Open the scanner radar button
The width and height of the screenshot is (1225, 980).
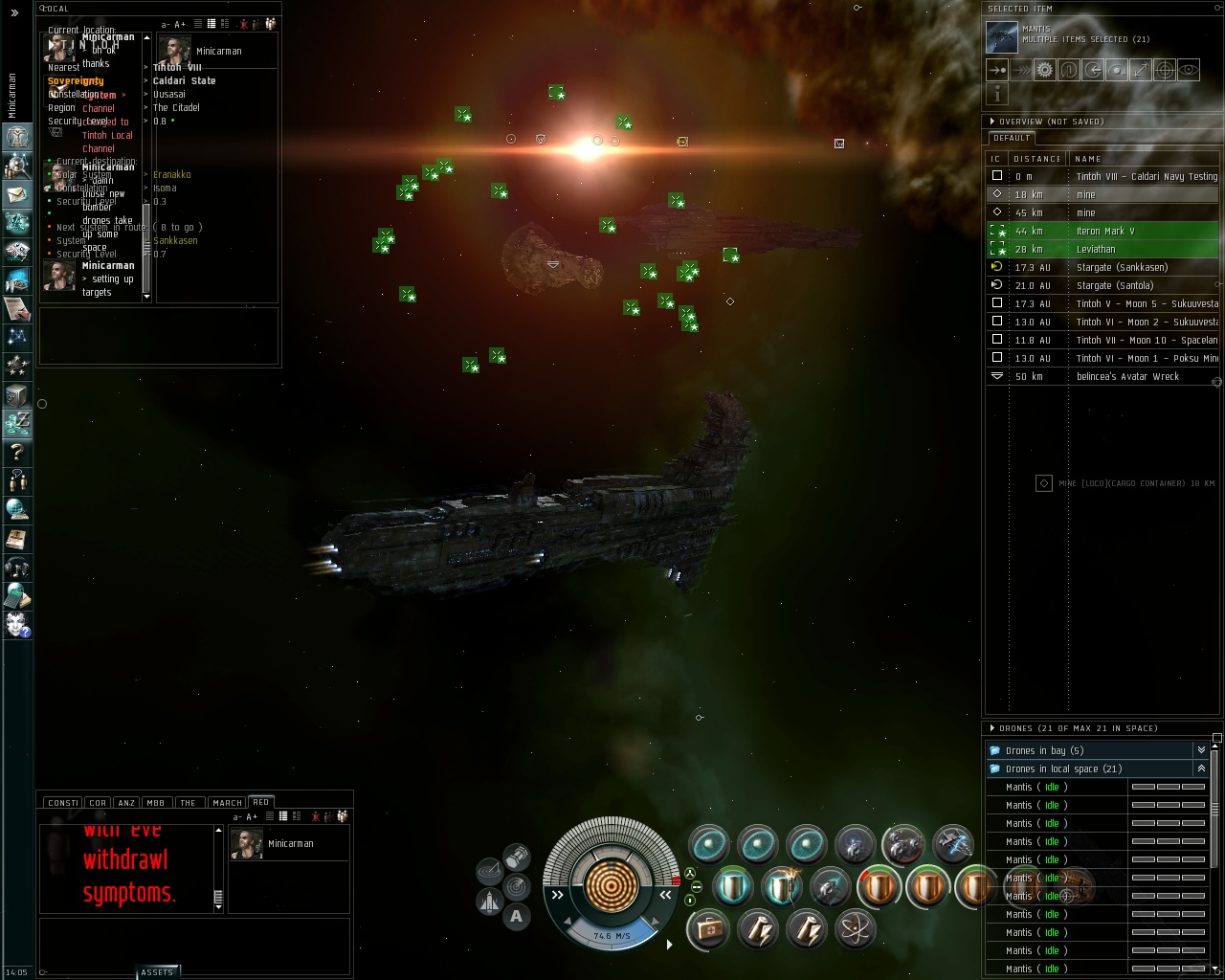pos(517,886)
